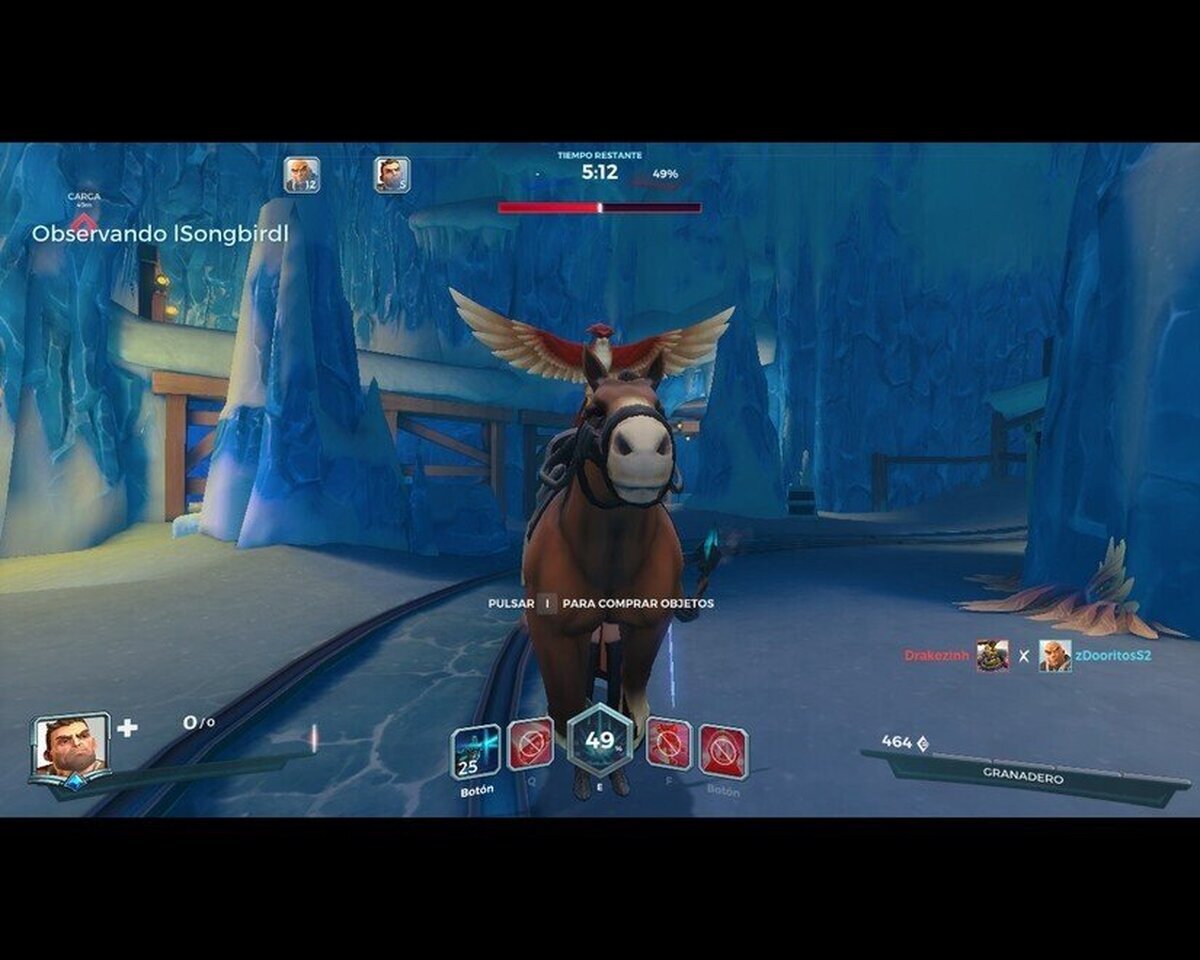Image resolution: width=1200 pixels, height=960 pixels.
Task: Click the disabled red ability icon labeled Q
Action: click(x=530, y=744)
